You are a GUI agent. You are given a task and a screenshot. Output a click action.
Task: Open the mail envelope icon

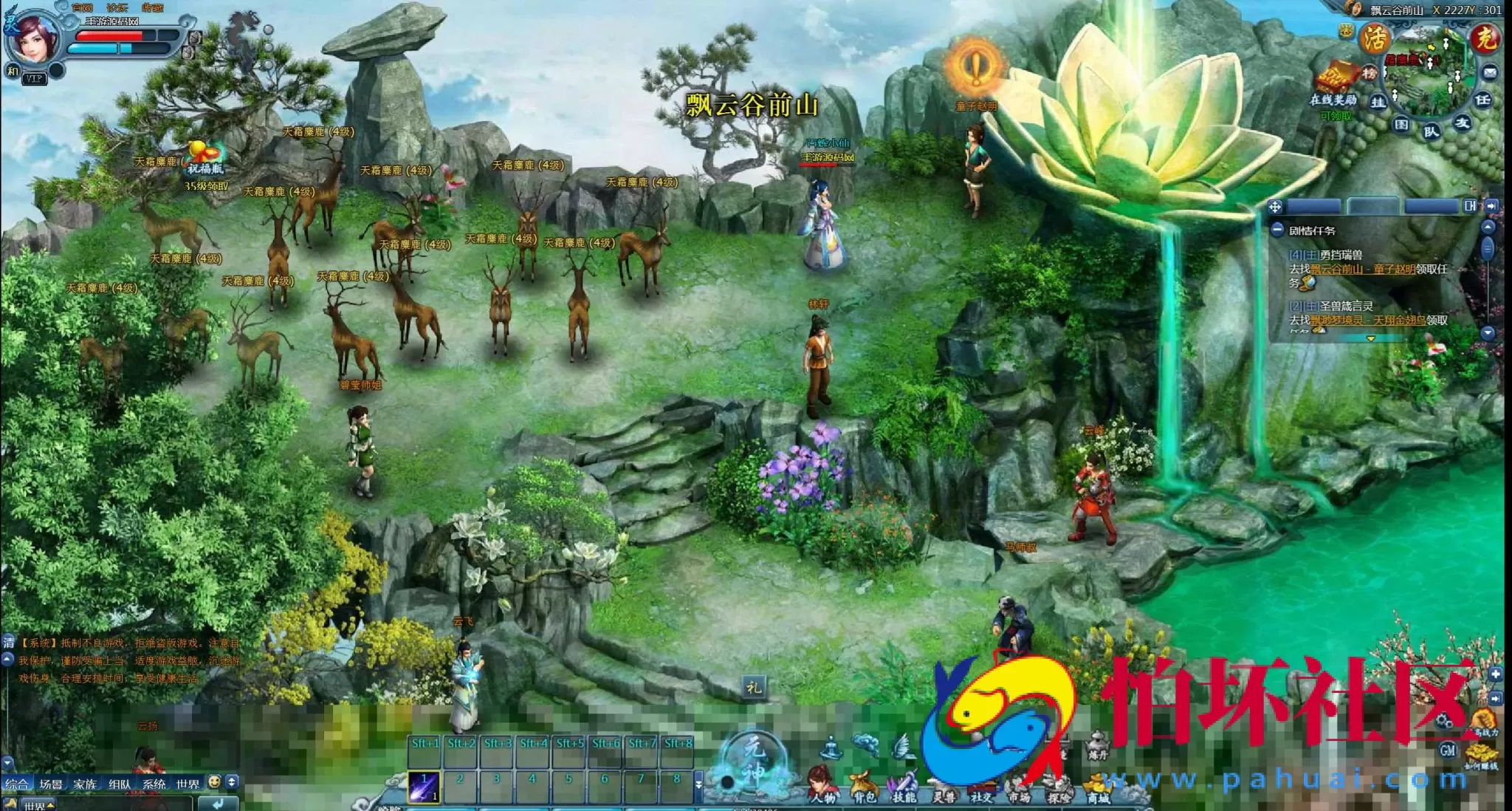pyautogui.click(x=1490, y=72)
